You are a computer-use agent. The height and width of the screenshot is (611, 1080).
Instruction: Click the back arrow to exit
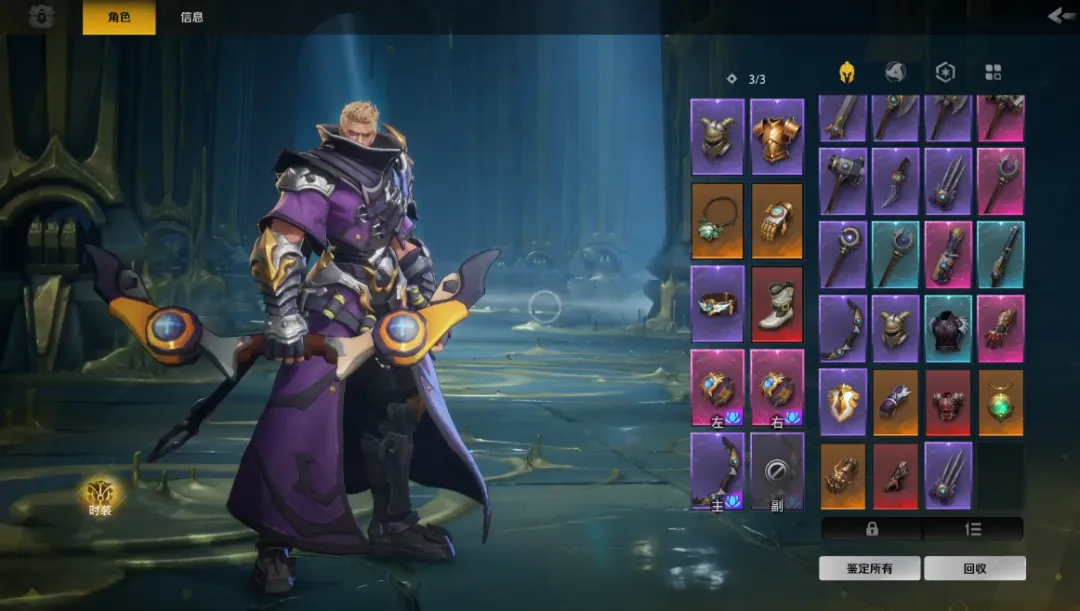[1060, 15]
